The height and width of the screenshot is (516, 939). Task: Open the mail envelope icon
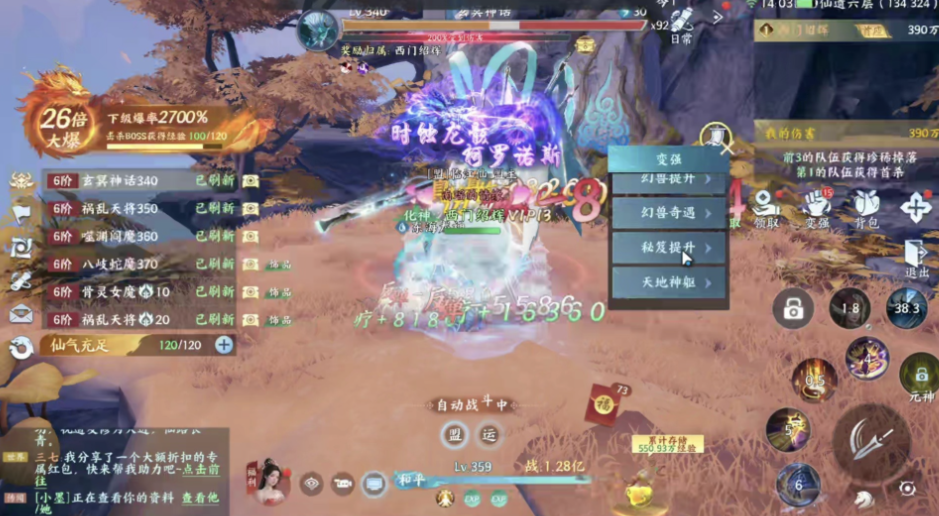[21, 314]
